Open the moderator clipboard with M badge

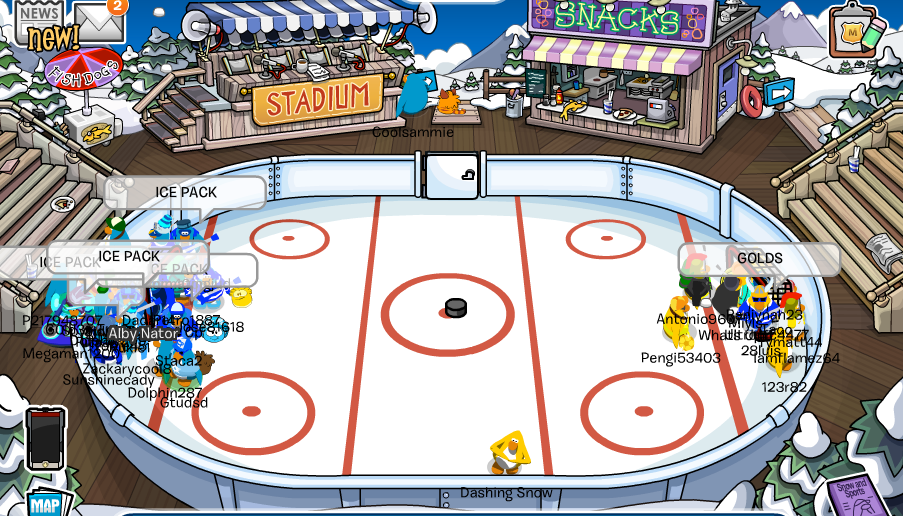coord(852,32)
